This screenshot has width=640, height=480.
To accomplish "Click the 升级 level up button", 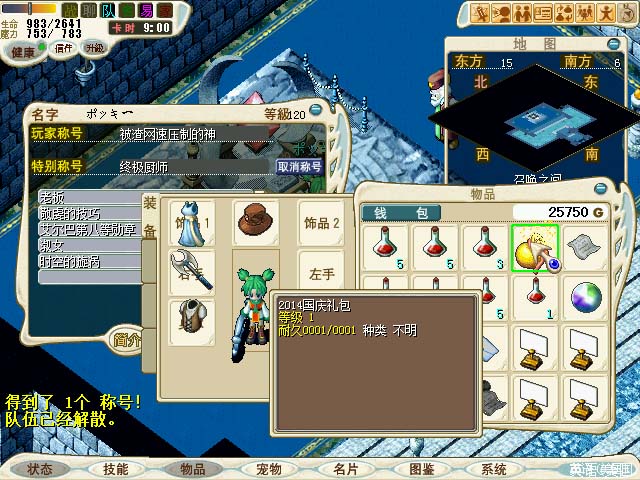I will pyautogui.click(x=95, y=49).
